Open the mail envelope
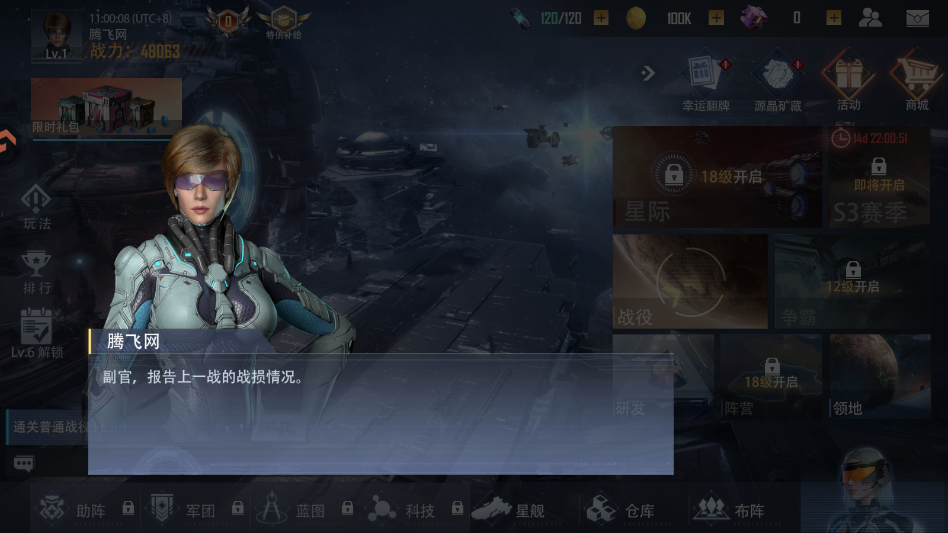The height and width of the screenshot is (533, 948). (x=917, y=18)
